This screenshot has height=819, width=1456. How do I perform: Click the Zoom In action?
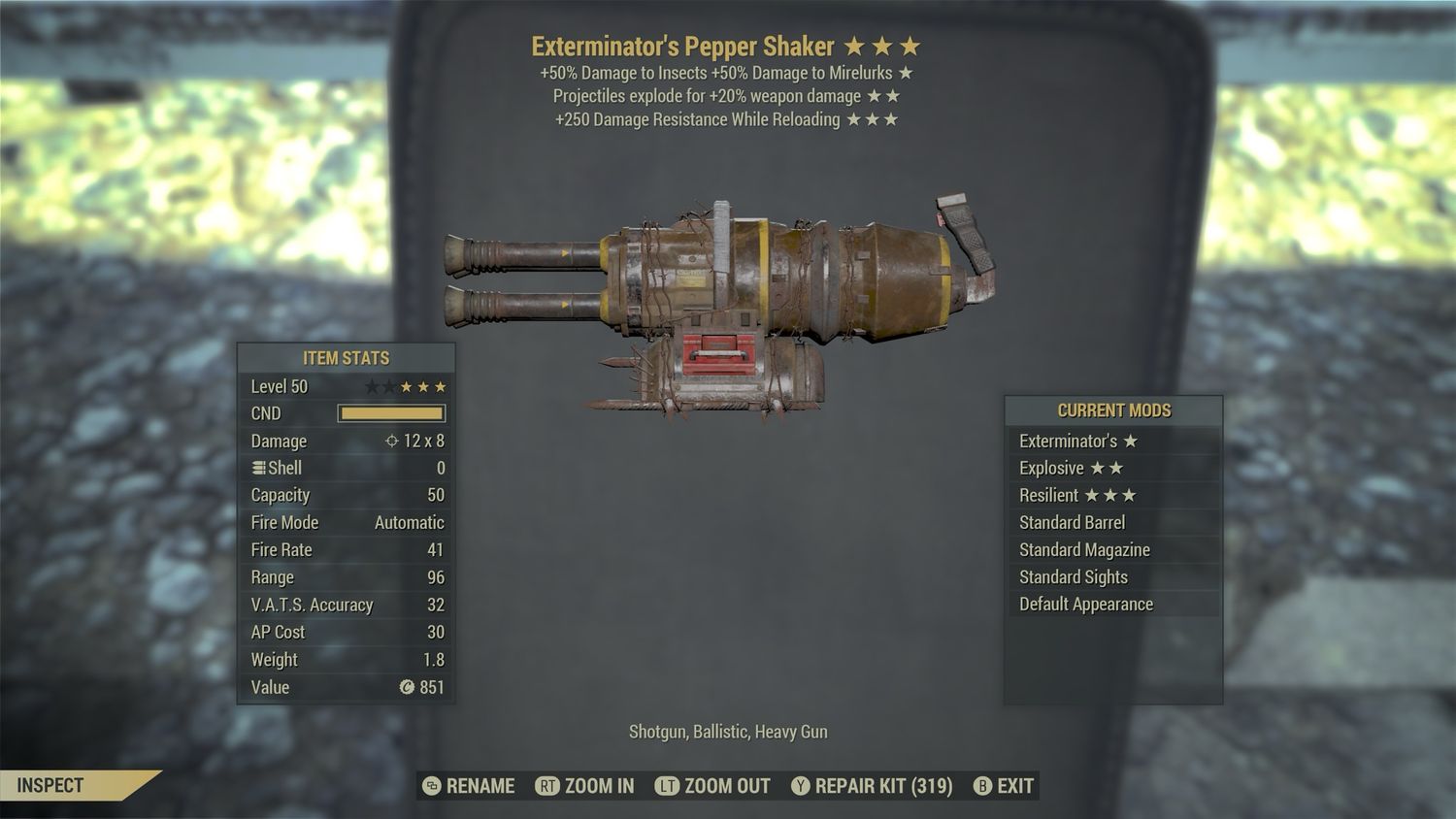[x=585, y=786]
